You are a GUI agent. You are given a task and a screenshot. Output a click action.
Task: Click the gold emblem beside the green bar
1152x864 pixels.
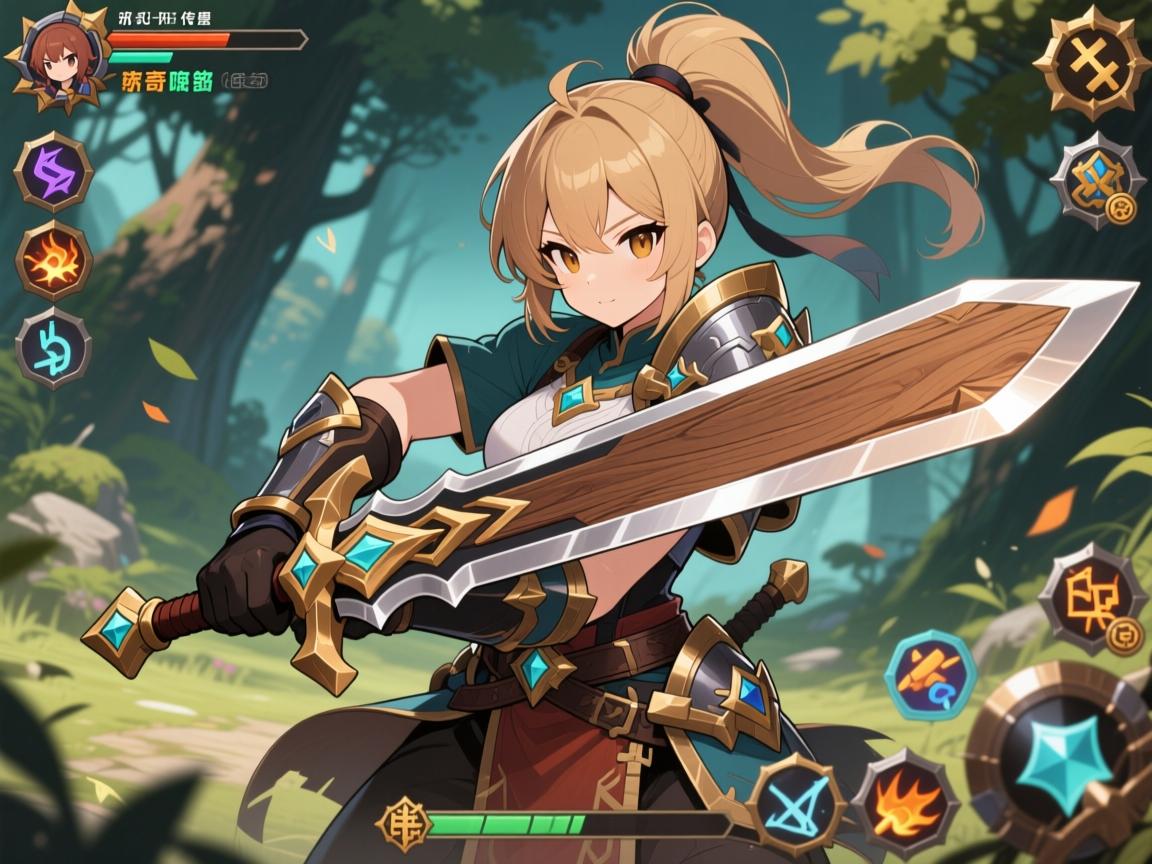tap(400, 824)
